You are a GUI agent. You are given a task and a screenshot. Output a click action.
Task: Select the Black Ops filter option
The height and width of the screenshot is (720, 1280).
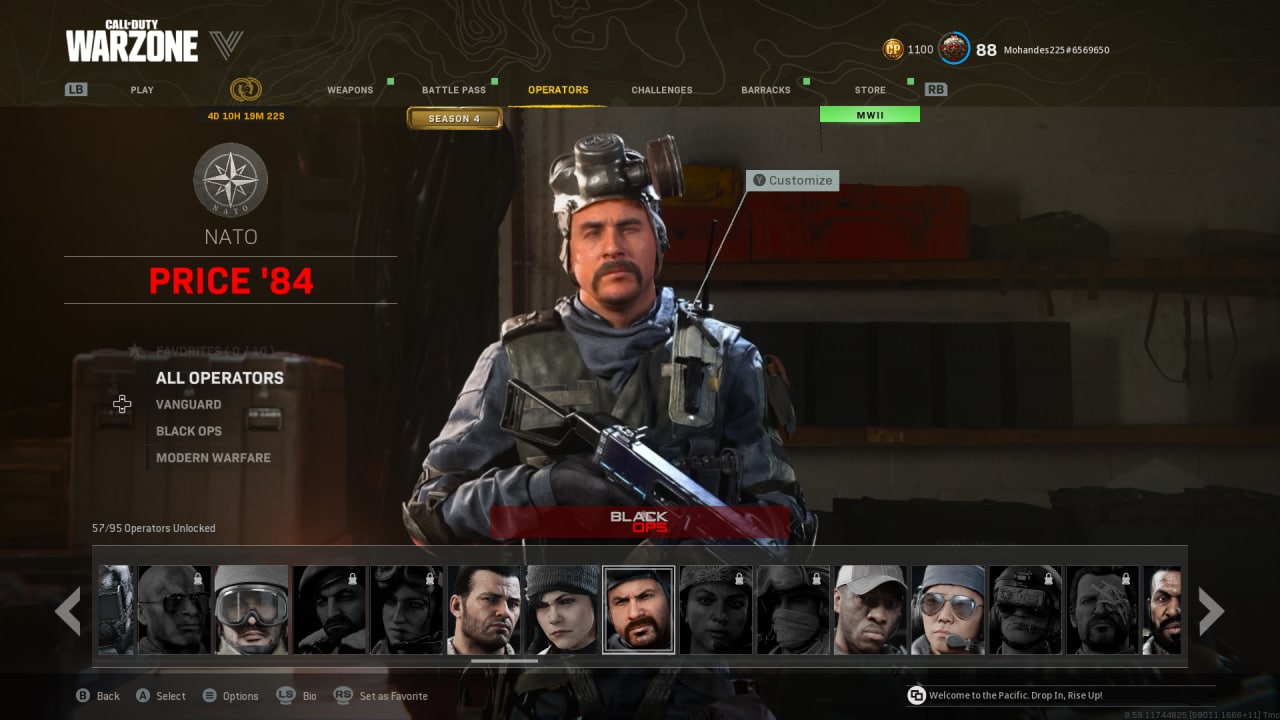[189, 430]
